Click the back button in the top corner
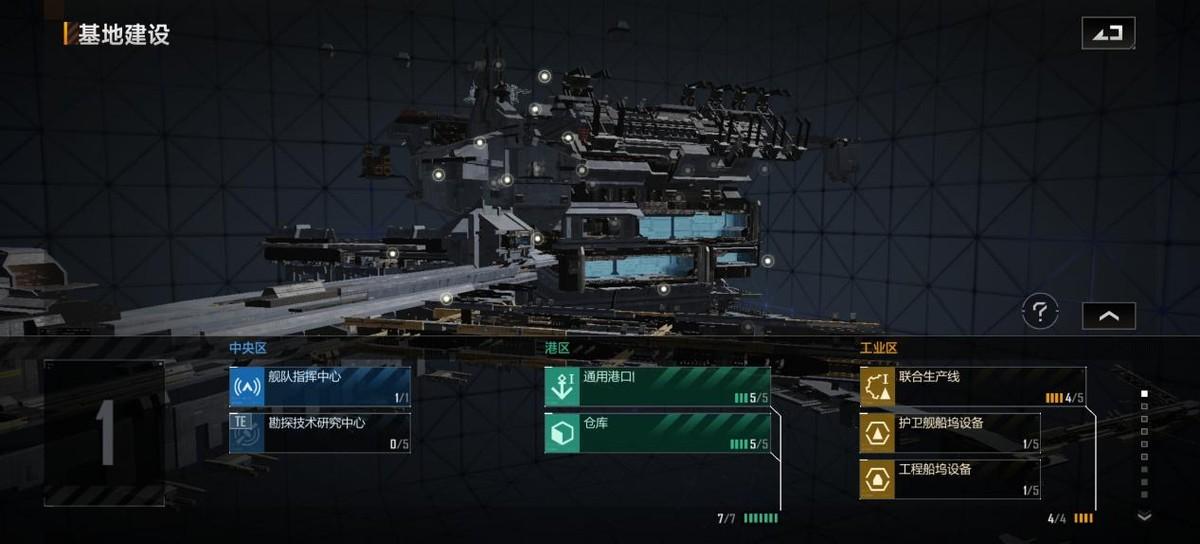This screenshot has width=1200, height=544. click(1108, 33)
